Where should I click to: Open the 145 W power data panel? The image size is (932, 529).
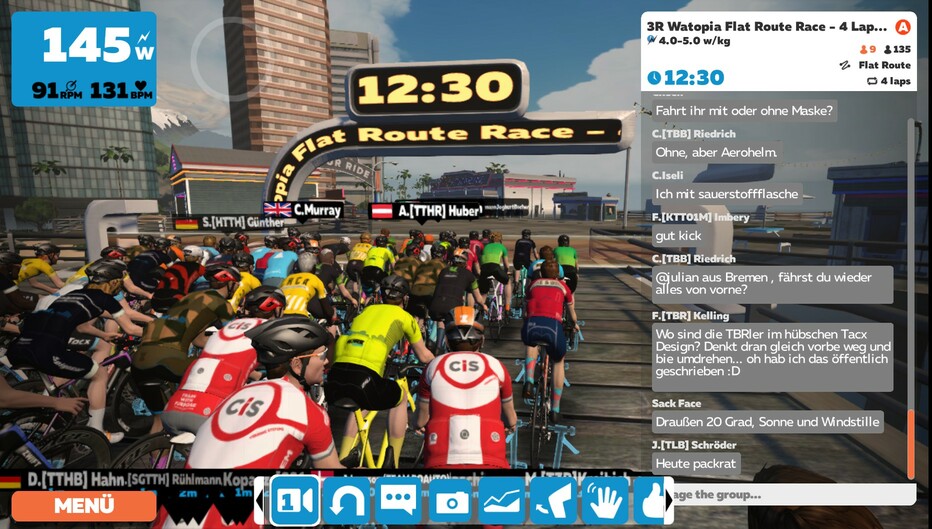[x=84, y=59]
